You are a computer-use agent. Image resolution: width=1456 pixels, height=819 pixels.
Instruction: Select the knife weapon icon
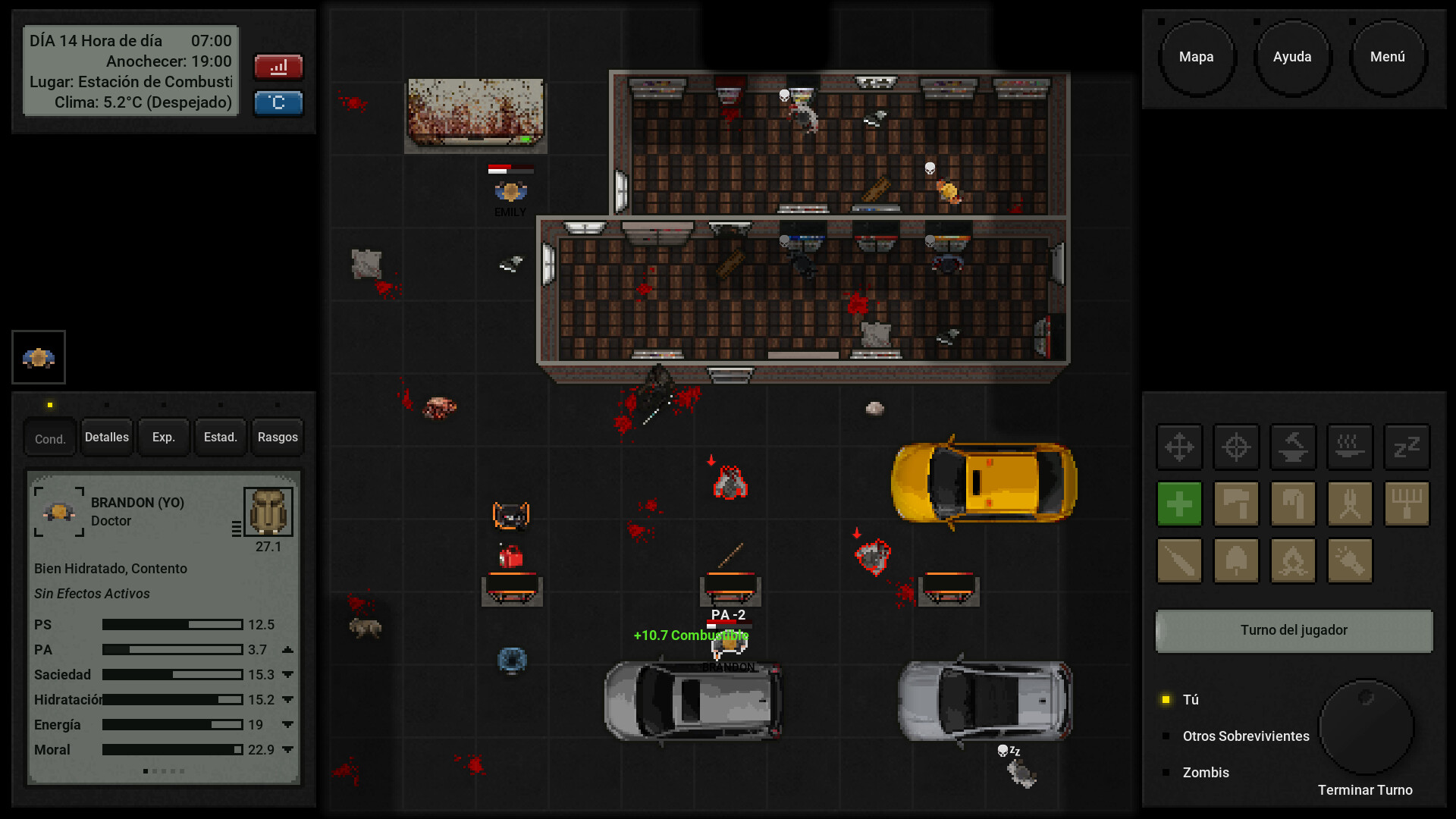coord(1179,560)
